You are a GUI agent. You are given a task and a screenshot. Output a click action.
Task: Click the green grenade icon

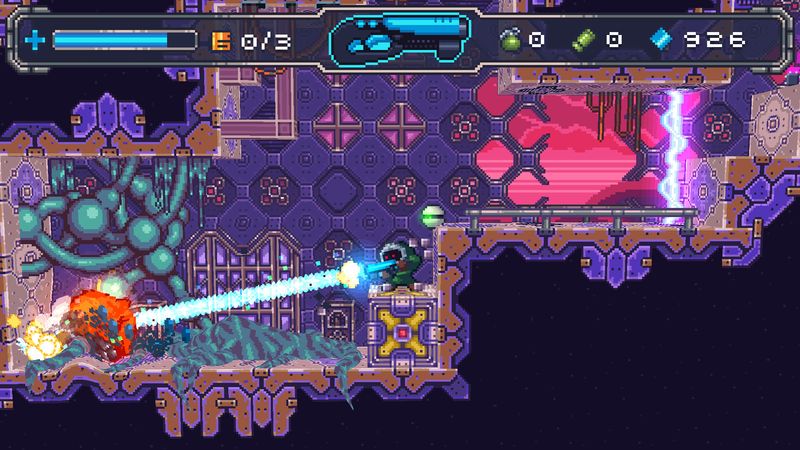pyautogui.click(x=511, y=40)
